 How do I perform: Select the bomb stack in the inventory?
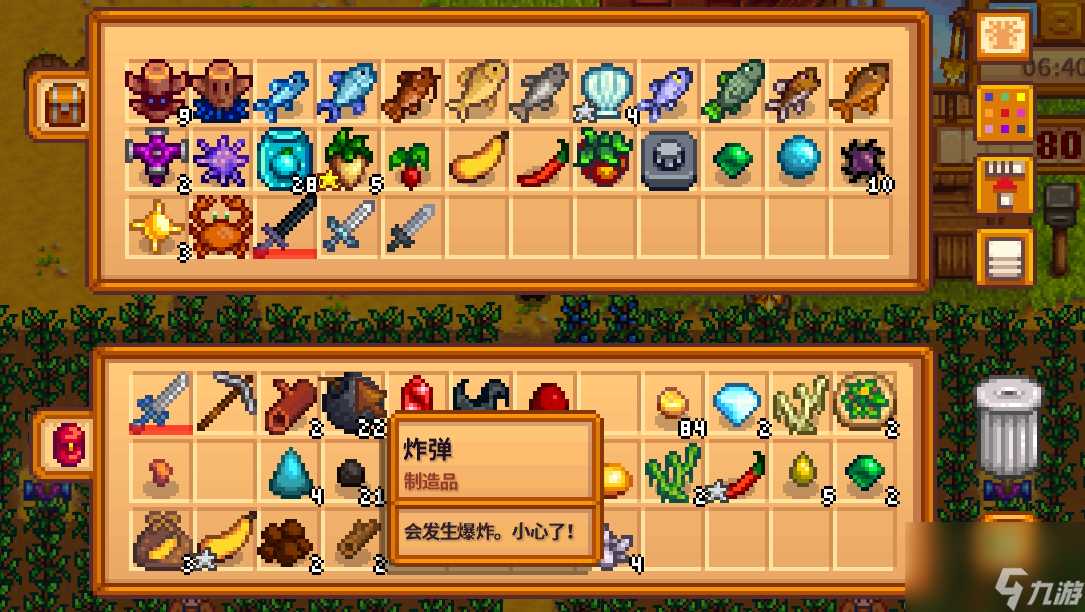click(x=354, y=402)
